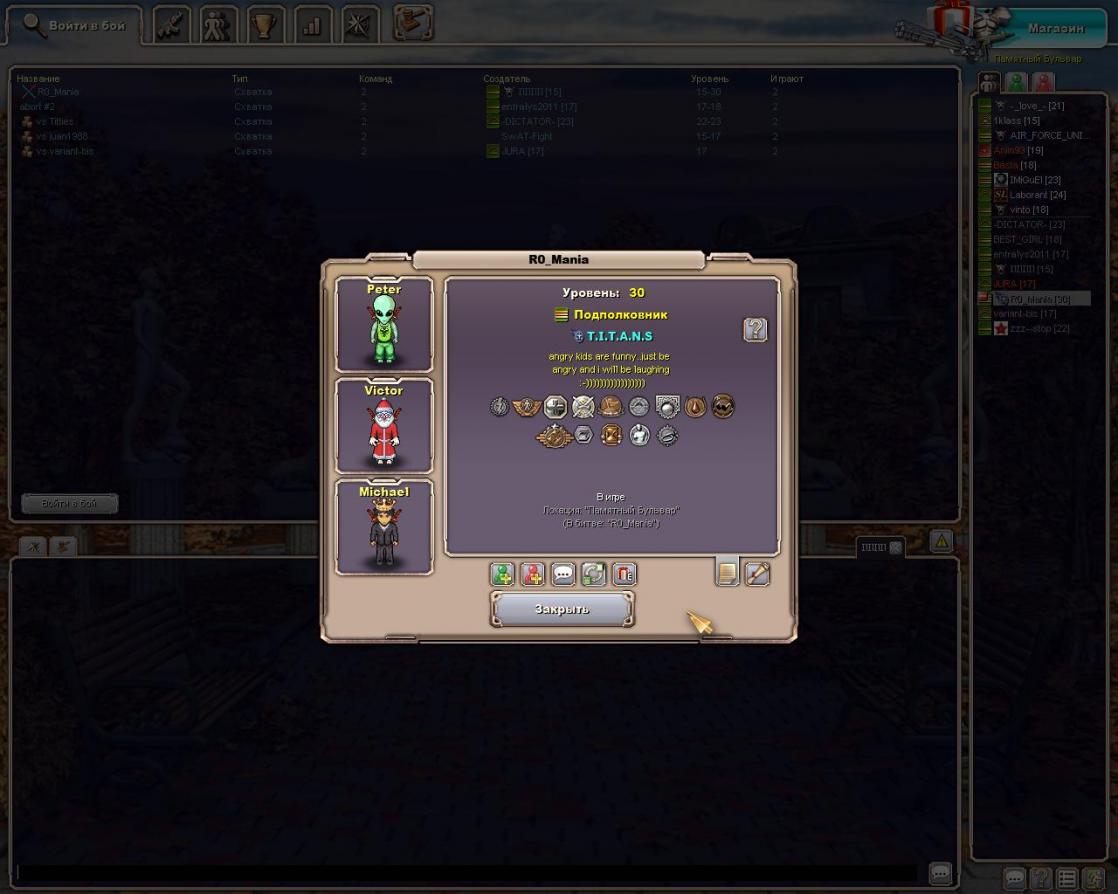Add player as friend with green figure icon
1118x894 pixels.
pos(502,574)
